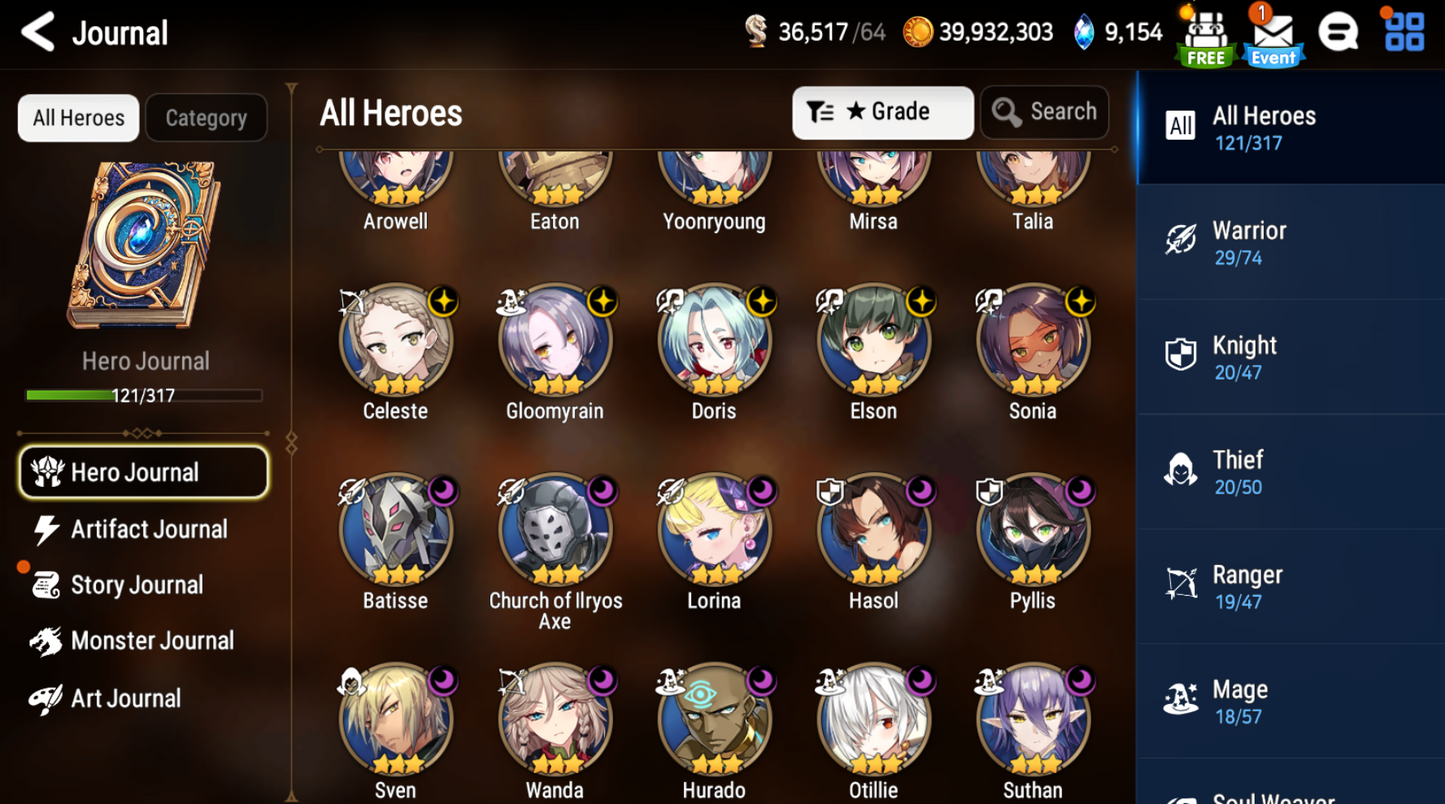The height and width of the screenshot is (804, 1445).
Task: Open the Artifact Journal lightning icon
Action: click(44, 529)
